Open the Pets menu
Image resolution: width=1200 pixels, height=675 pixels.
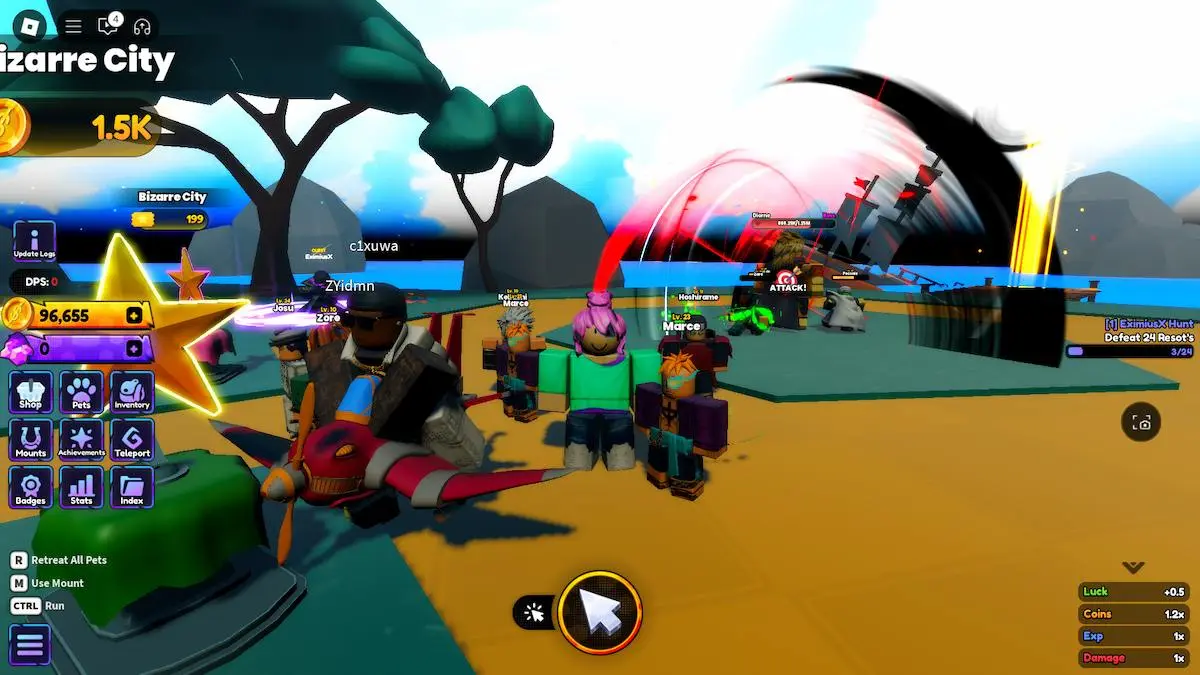pos(81,392)
